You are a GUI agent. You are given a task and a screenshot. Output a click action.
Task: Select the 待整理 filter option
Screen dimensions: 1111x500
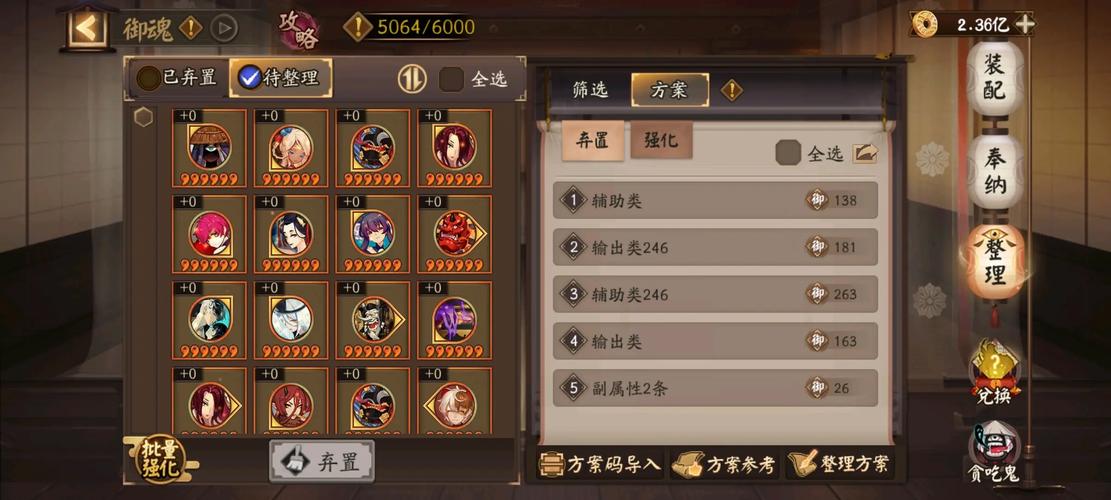coord(280,78)
